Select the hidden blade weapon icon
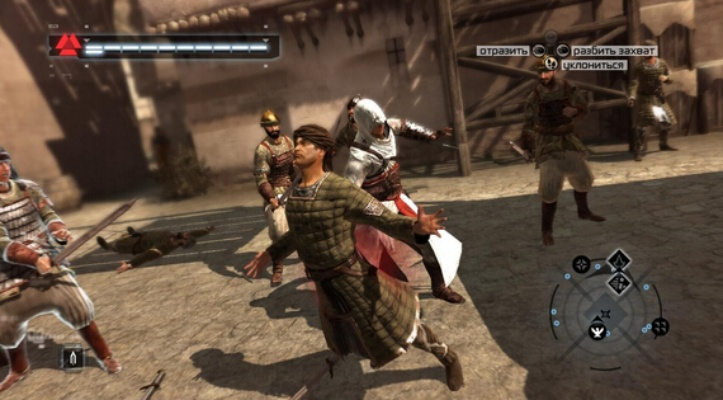Screen dimensions: 723x400 click(x=72, y=357)
